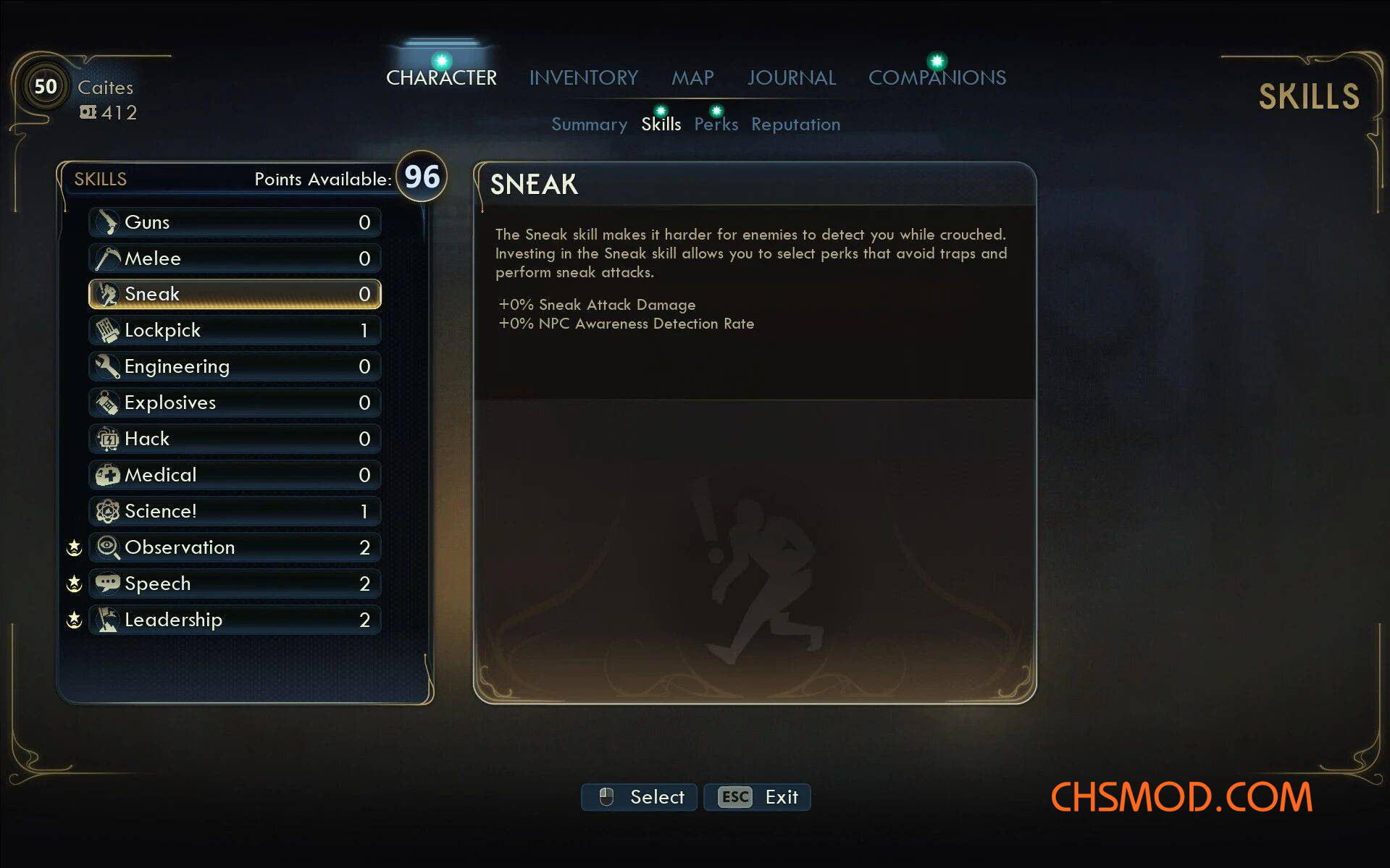
Task: Select the Character tab
Action: 441,77
